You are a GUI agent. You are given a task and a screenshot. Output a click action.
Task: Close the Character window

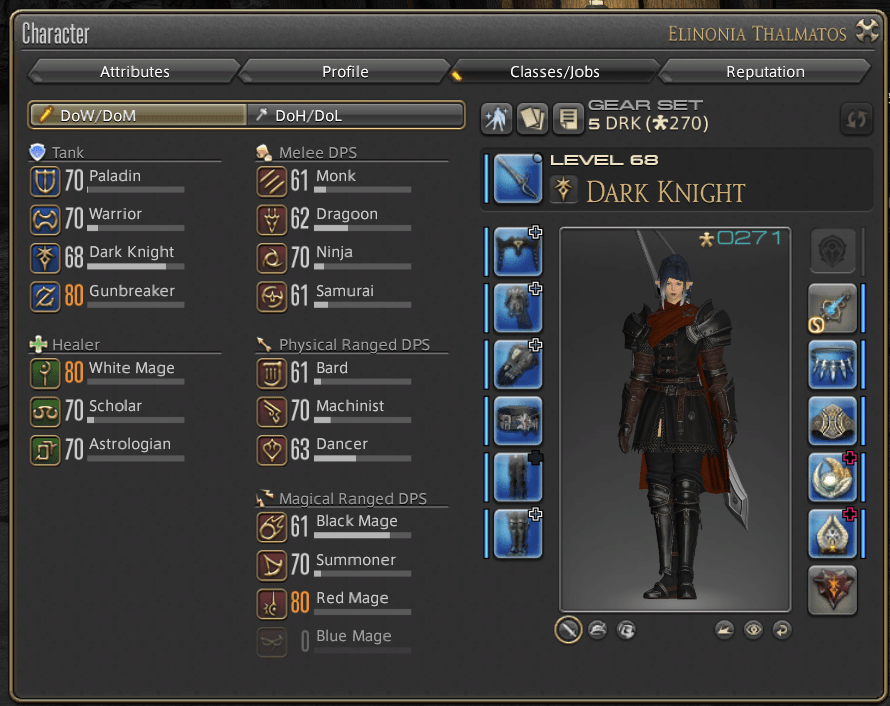[x=865, y=33]
